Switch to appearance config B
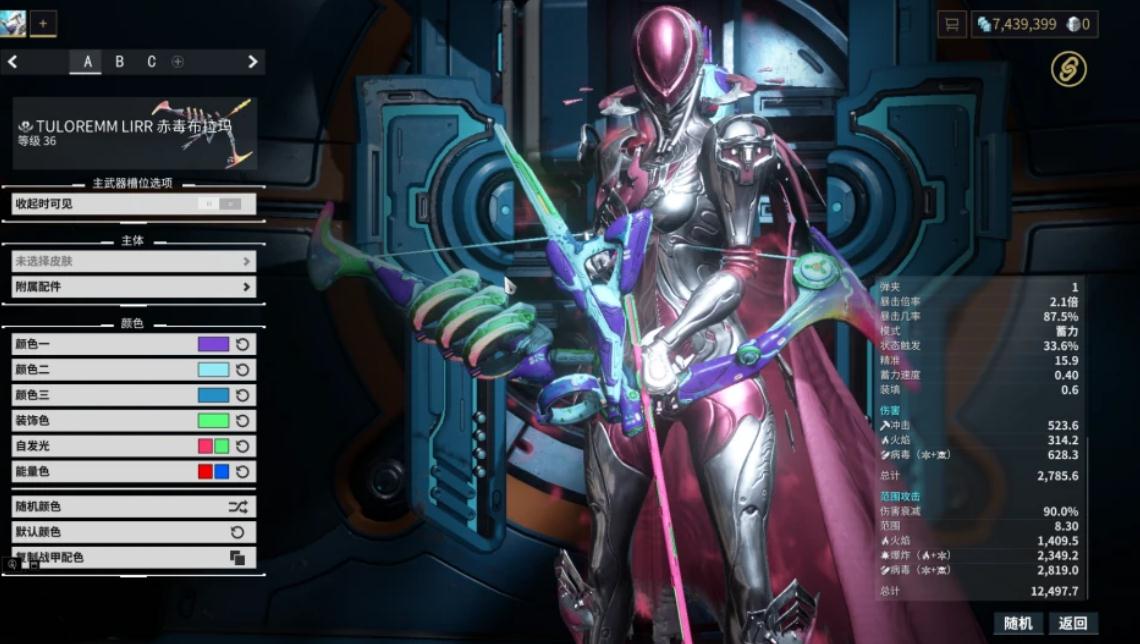 tap(120, 62)
